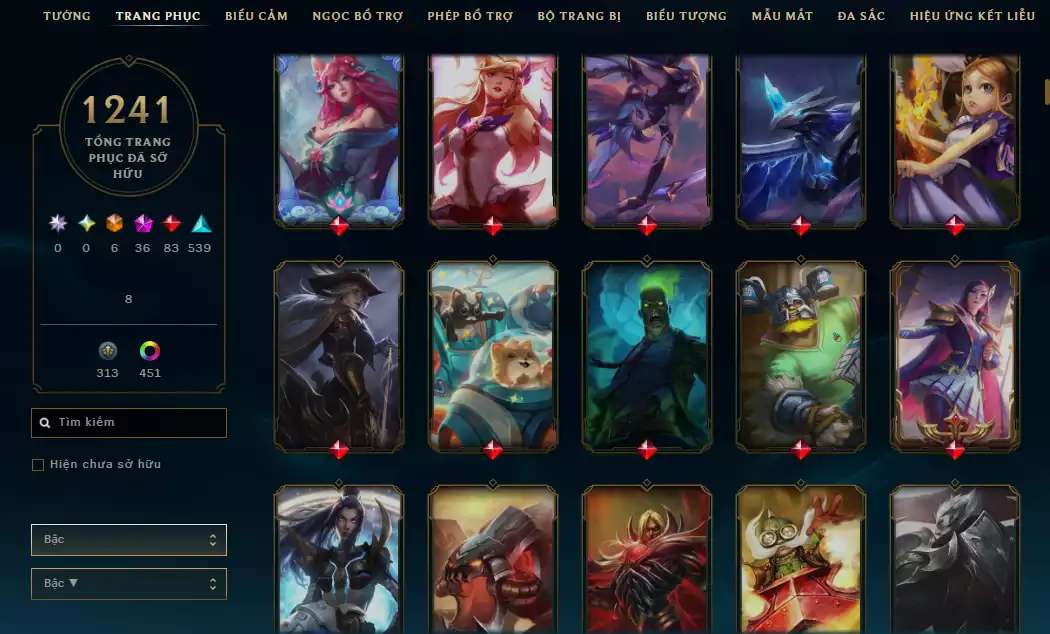Viewport: 1050px width, 634px height.
Task: Select the ice-crystal bird skin card
Action: (801, 138)
